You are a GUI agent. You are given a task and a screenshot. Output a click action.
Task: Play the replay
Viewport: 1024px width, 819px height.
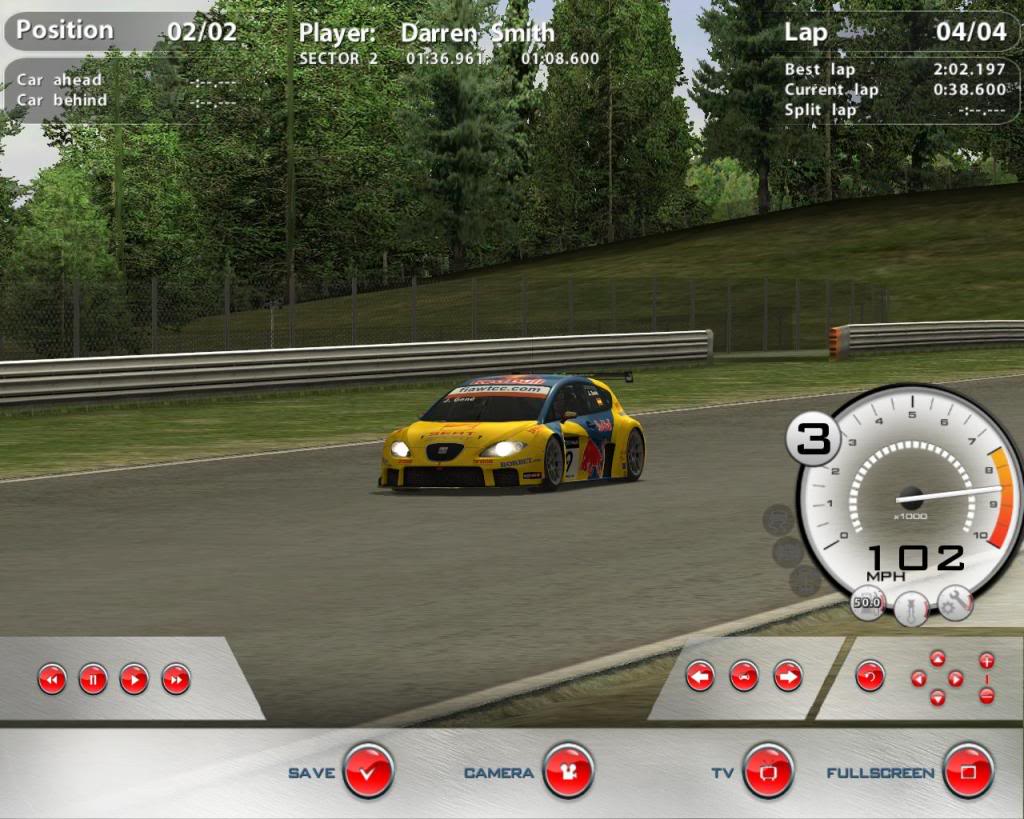tap(134, 680)
